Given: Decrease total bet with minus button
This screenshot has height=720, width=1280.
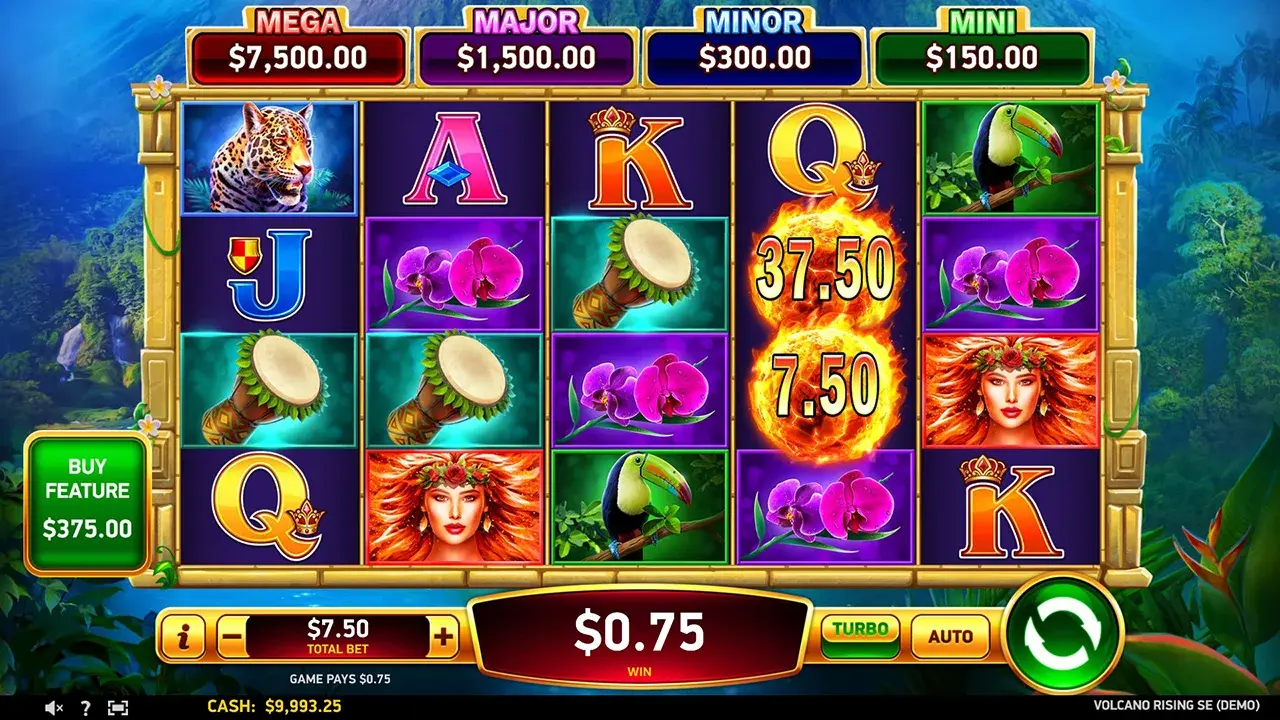Looking at the screenshot, I should pos(232,635).
